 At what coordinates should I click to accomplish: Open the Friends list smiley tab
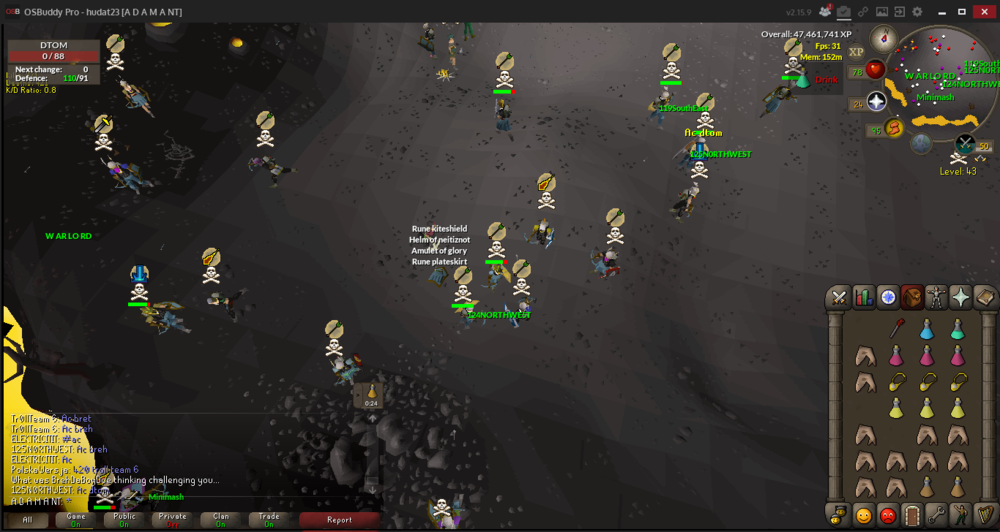863,516
